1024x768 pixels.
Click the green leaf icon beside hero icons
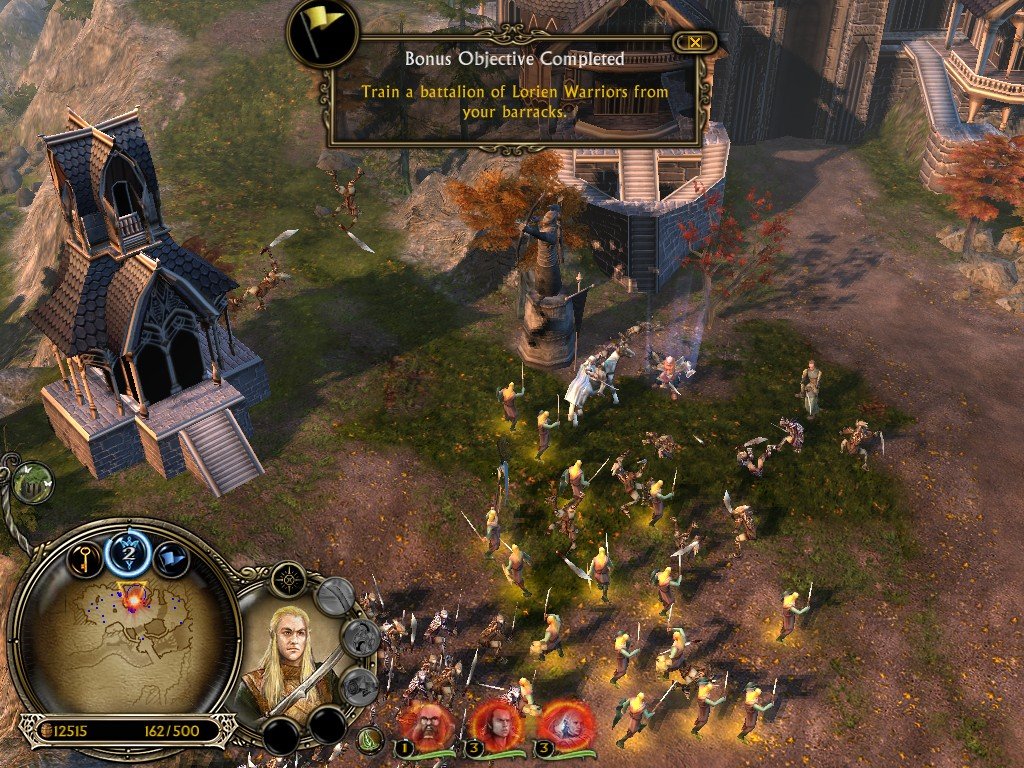[x=371, y=741]
